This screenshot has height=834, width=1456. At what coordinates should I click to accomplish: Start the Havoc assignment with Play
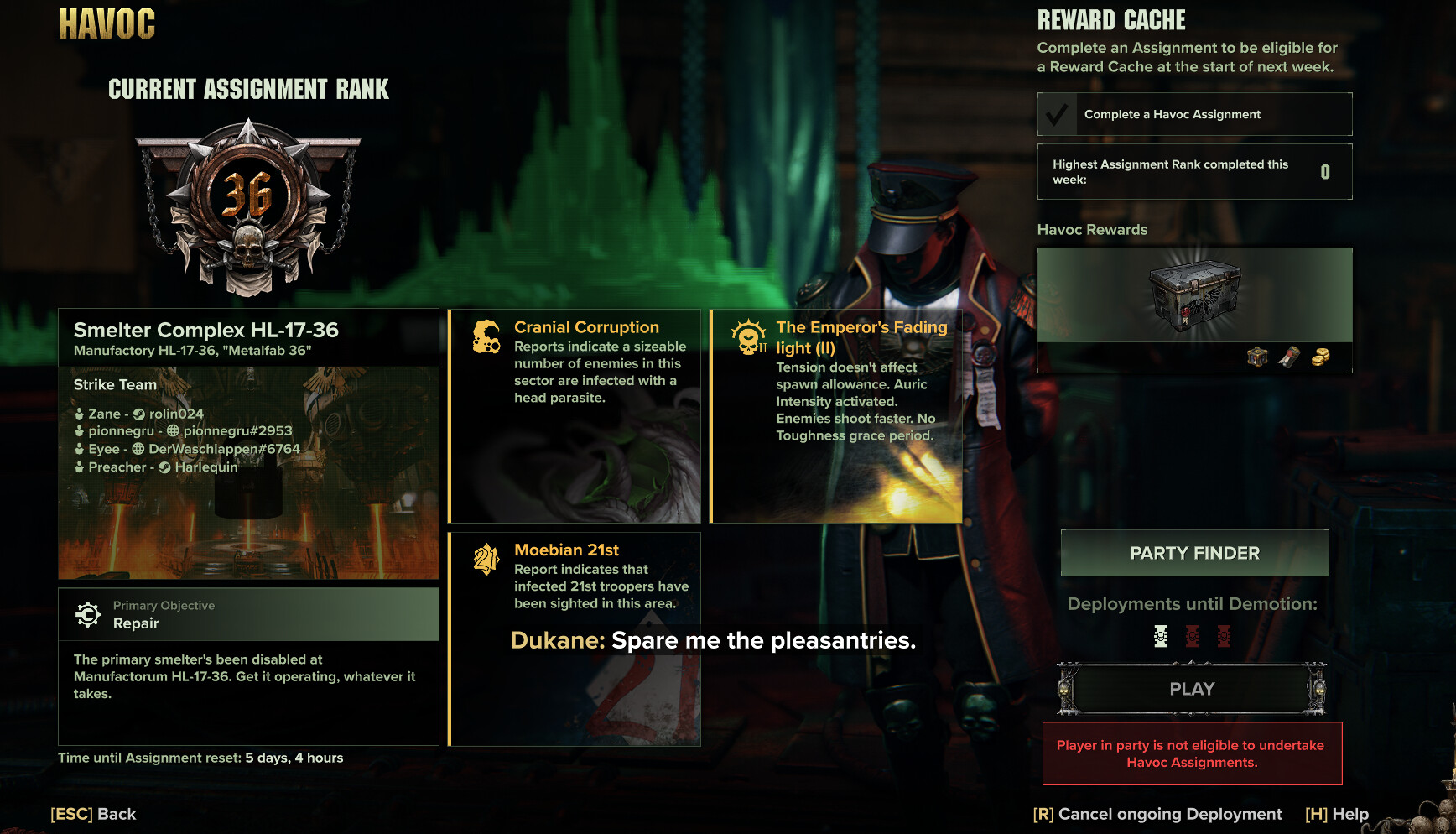(x=1192, y=689)
